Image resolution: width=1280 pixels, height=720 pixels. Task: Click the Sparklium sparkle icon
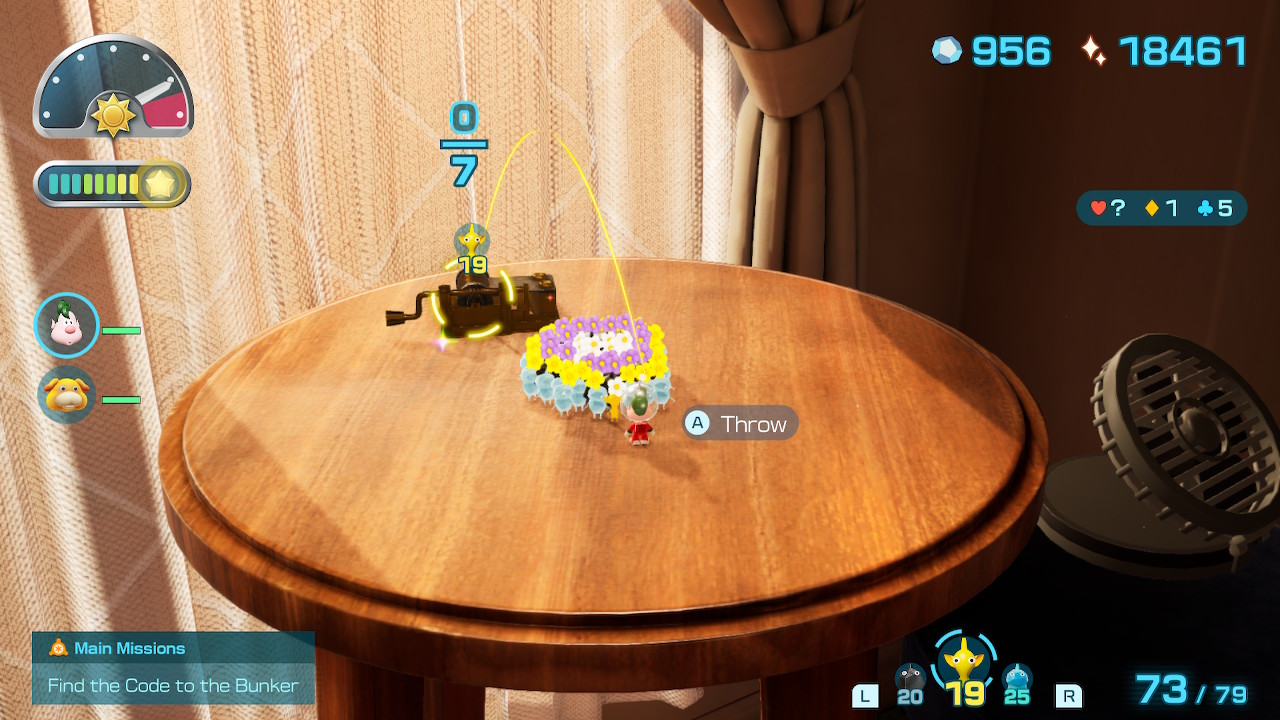1094,51
